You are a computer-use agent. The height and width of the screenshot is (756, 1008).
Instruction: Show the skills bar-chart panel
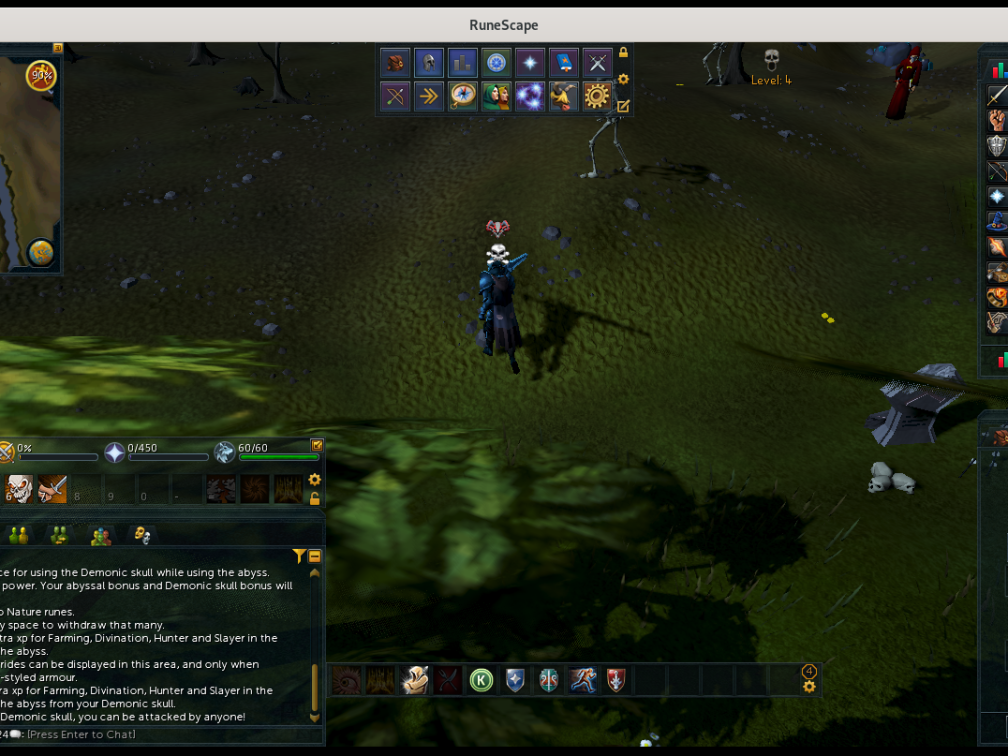click(x=462, y=63)
